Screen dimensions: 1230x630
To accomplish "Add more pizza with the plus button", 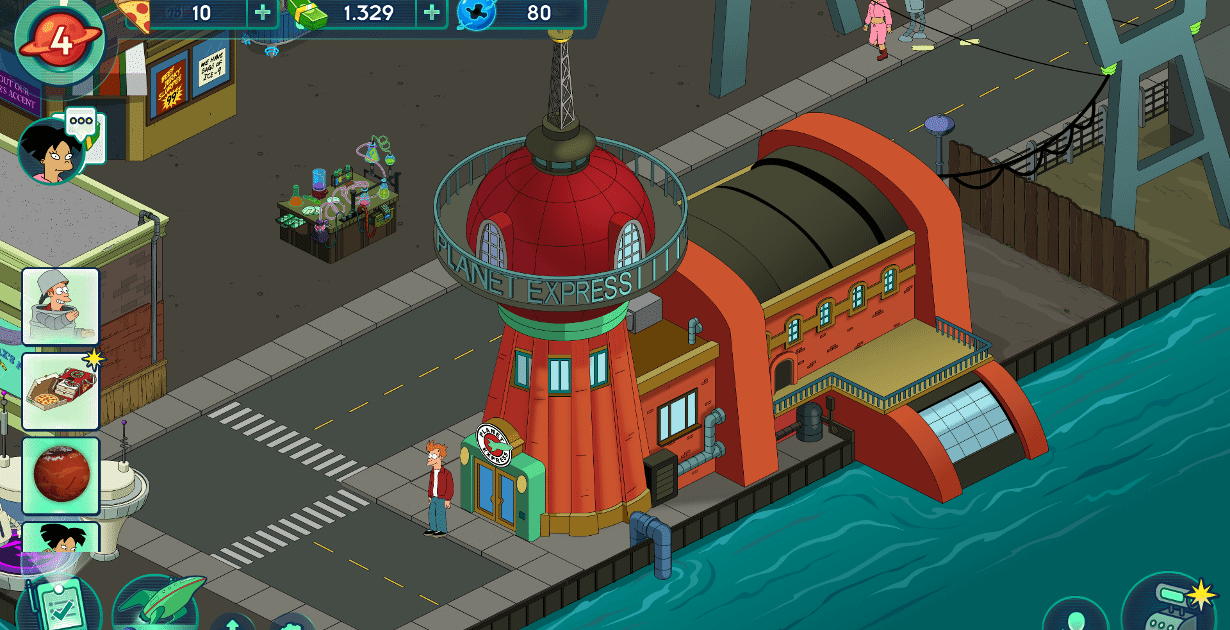I will [262, 13].
